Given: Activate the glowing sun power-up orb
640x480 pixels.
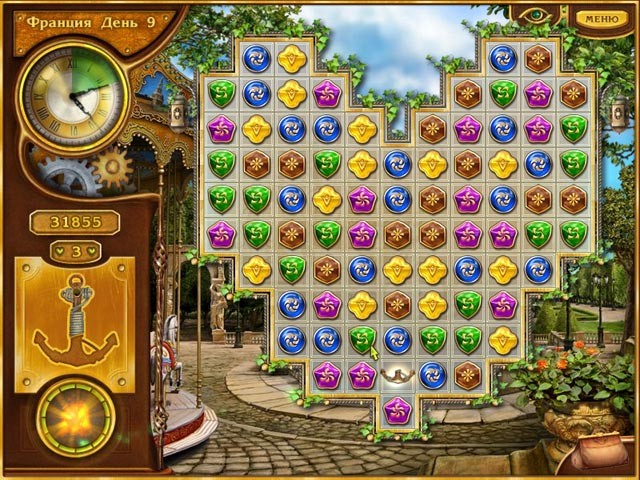Looking at the screenshot, I should click(x=75, y=414).
